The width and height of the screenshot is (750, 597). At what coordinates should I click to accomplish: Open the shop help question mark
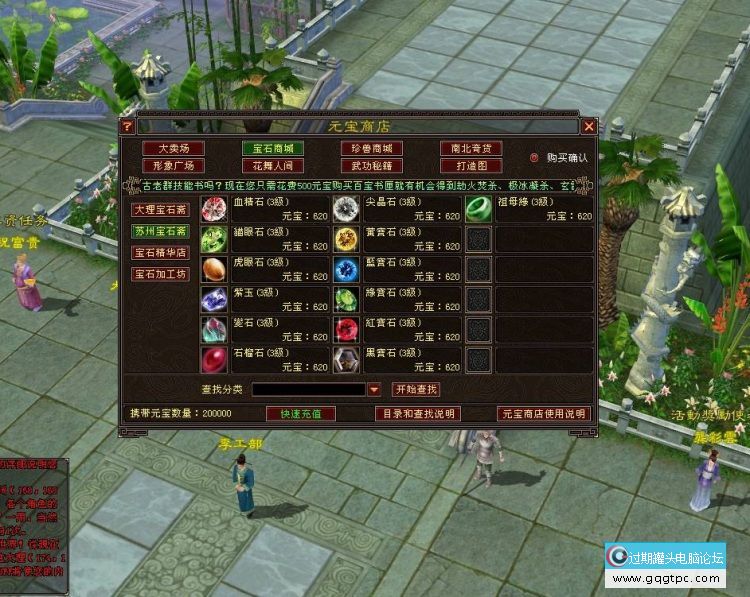click(x=127, y=126)
